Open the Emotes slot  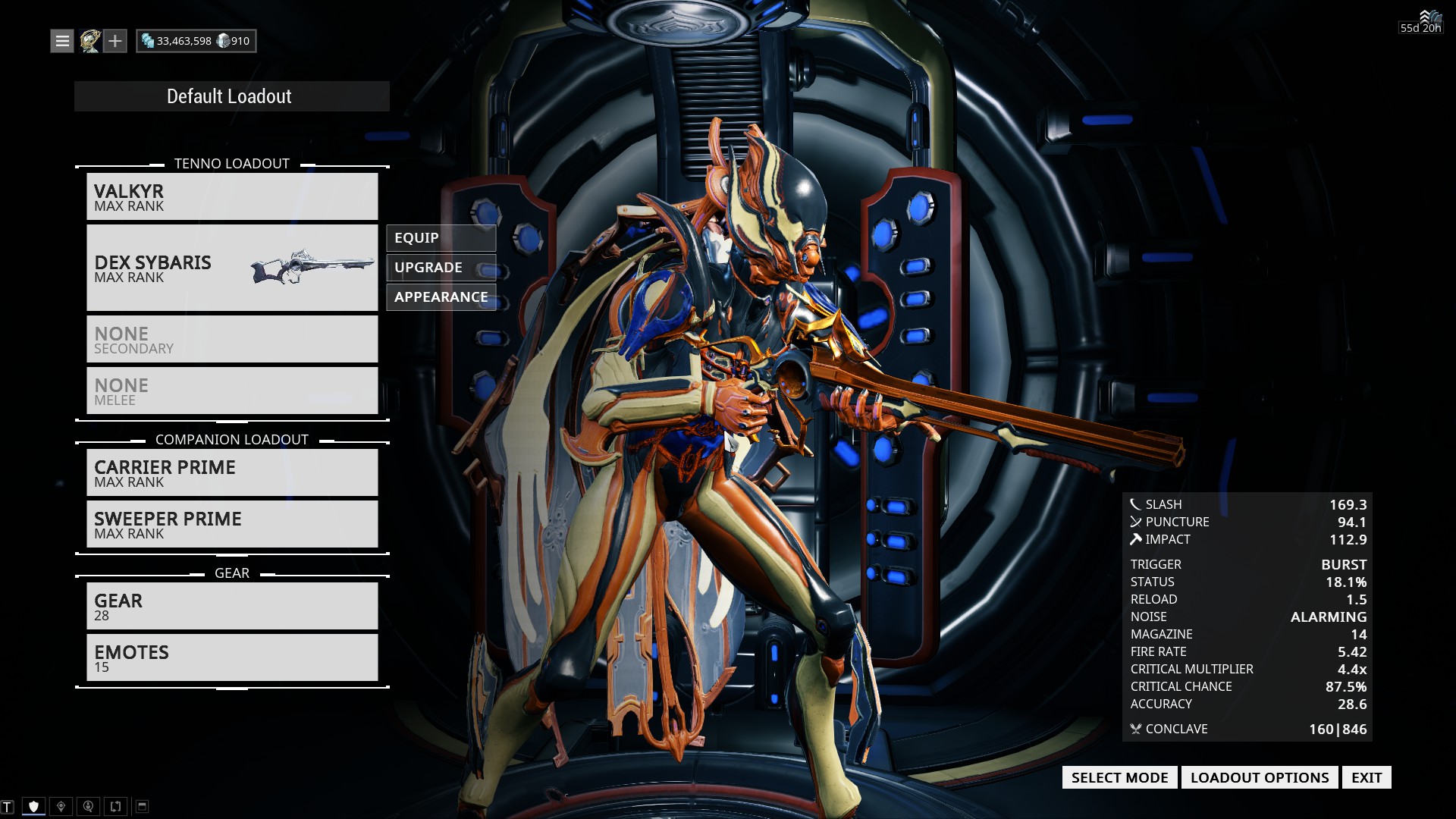231,658
